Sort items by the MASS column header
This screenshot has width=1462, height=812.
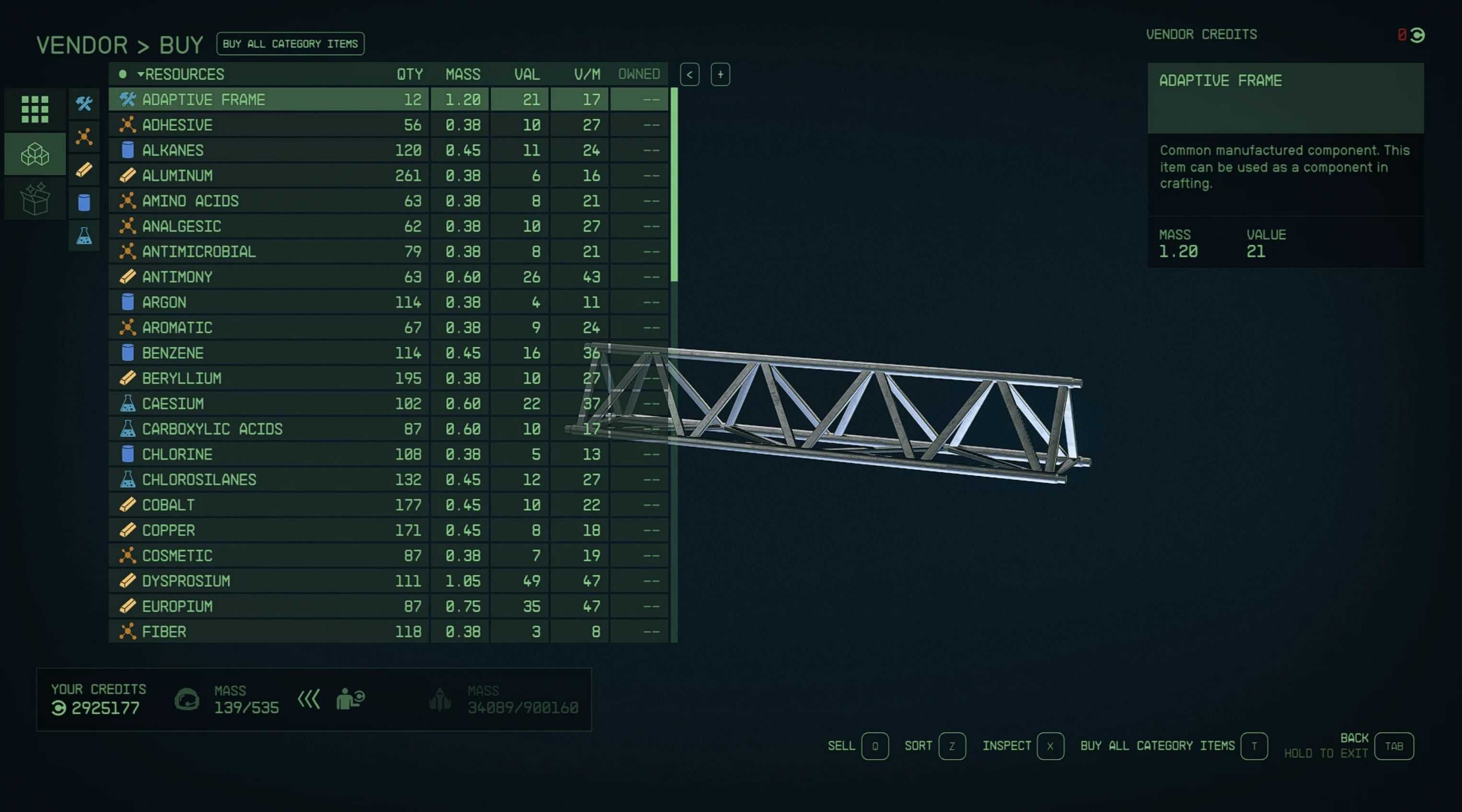pos(462,74)
